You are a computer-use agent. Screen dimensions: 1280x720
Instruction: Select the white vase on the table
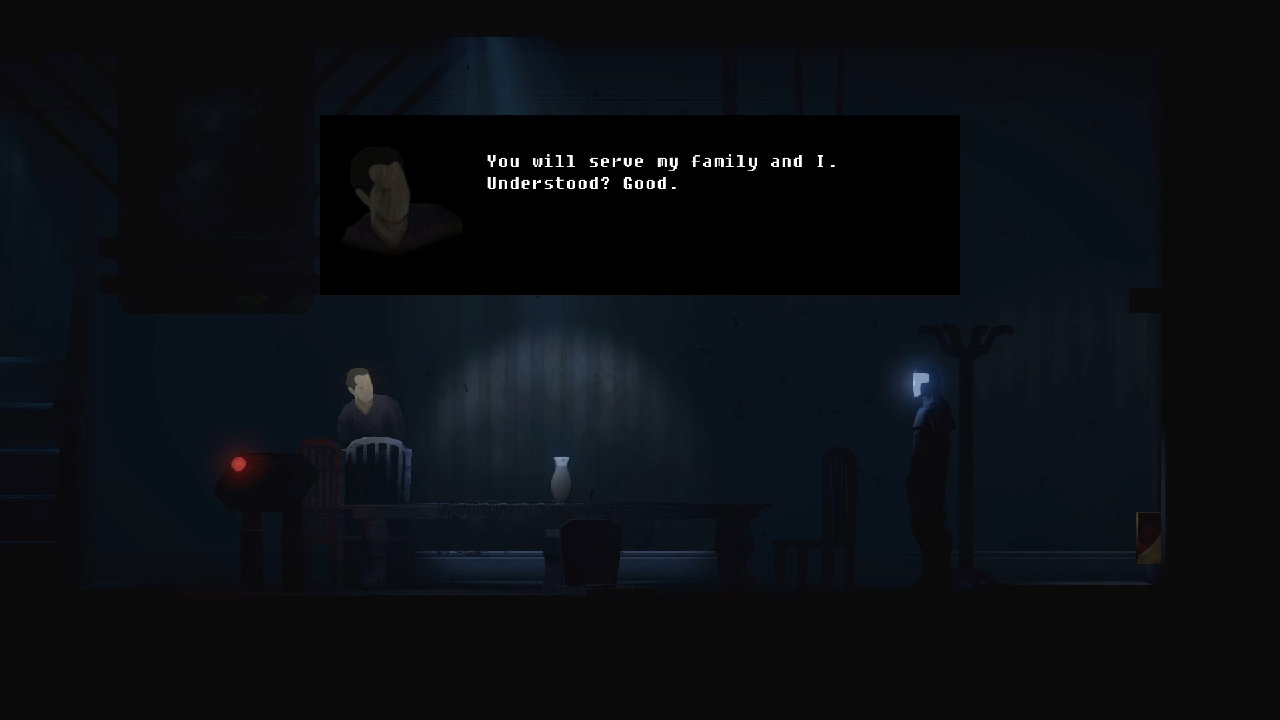pyautogui.click(x=559, y=478)
